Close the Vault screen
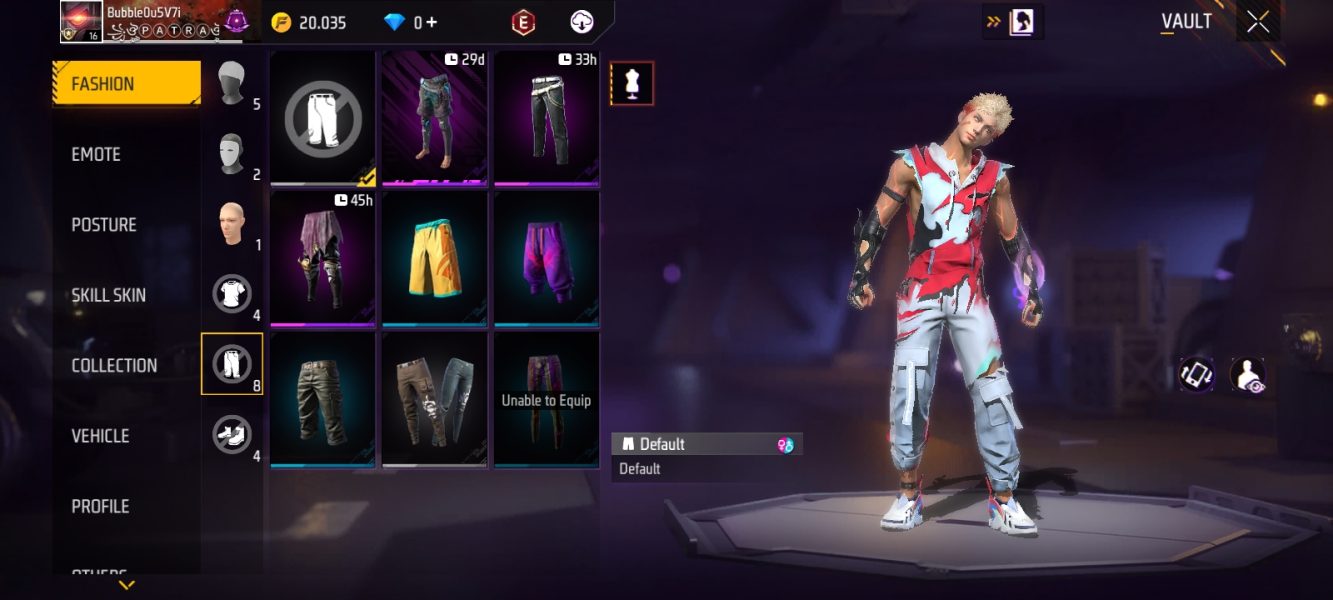This screenshot has height=600, width=1333. [1258, 22]
